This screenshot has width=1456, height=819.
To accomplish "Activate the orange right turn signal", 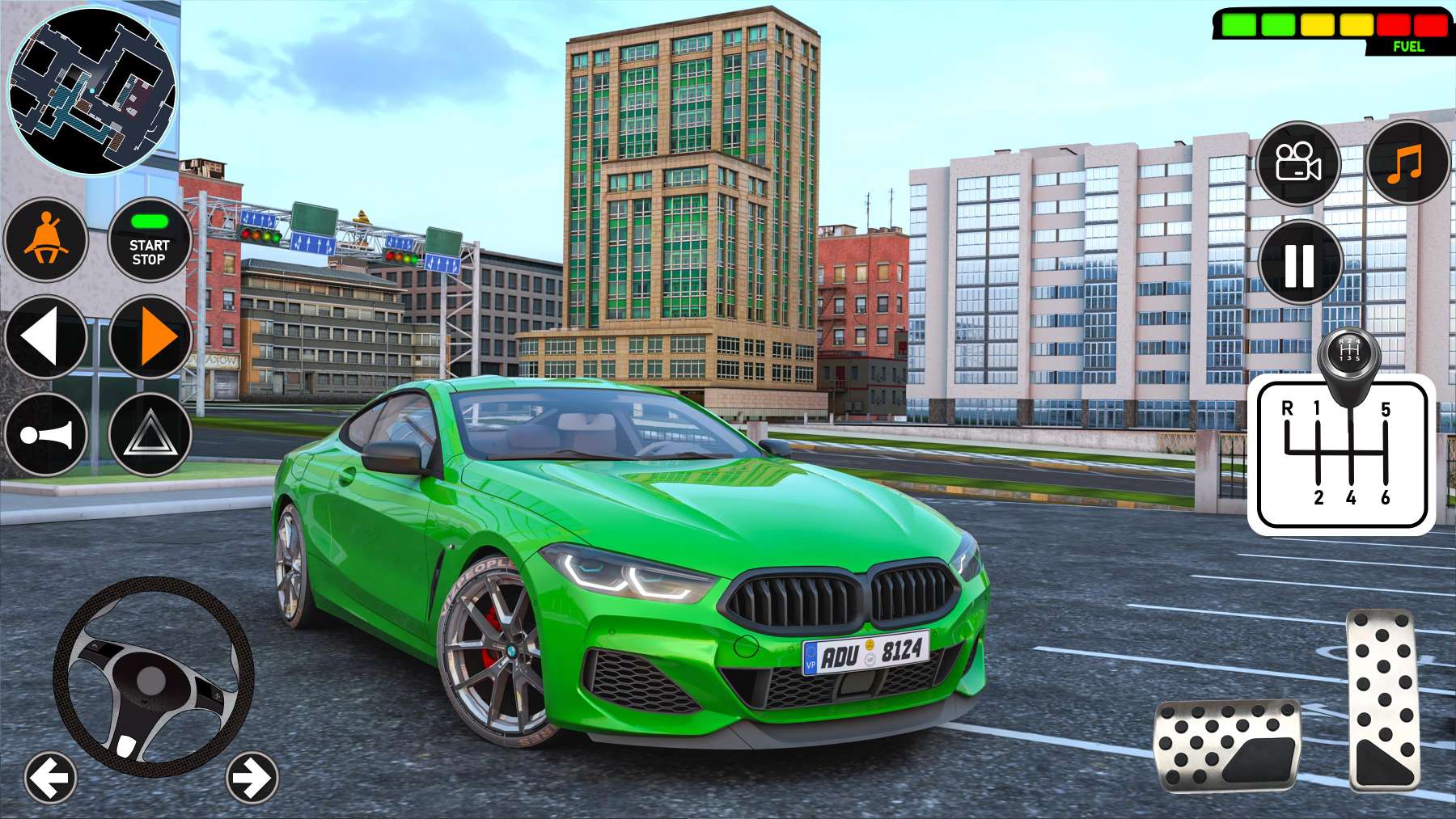I will pos(150,336).
